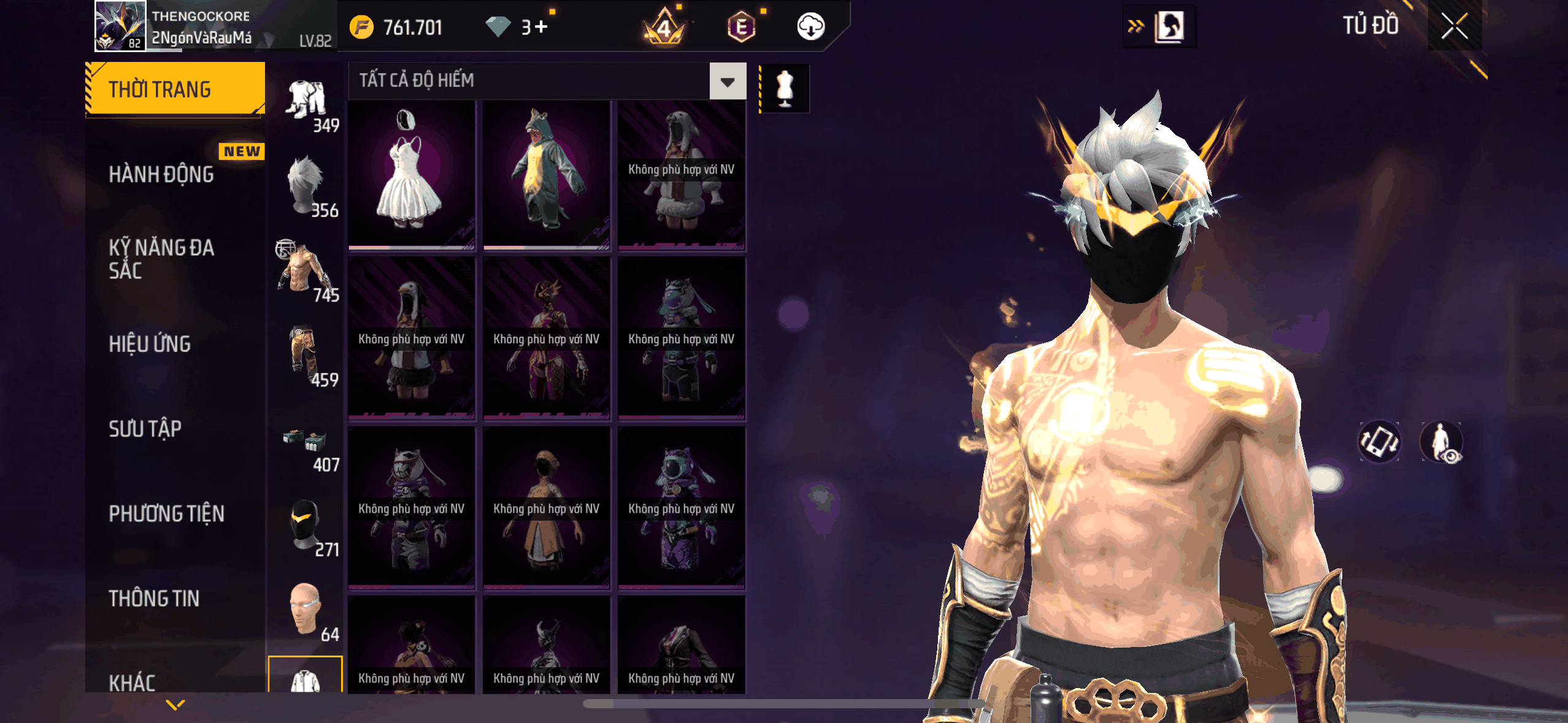
Task: Open the pants subcategory showing 459
Action: (x=306, y=357)
